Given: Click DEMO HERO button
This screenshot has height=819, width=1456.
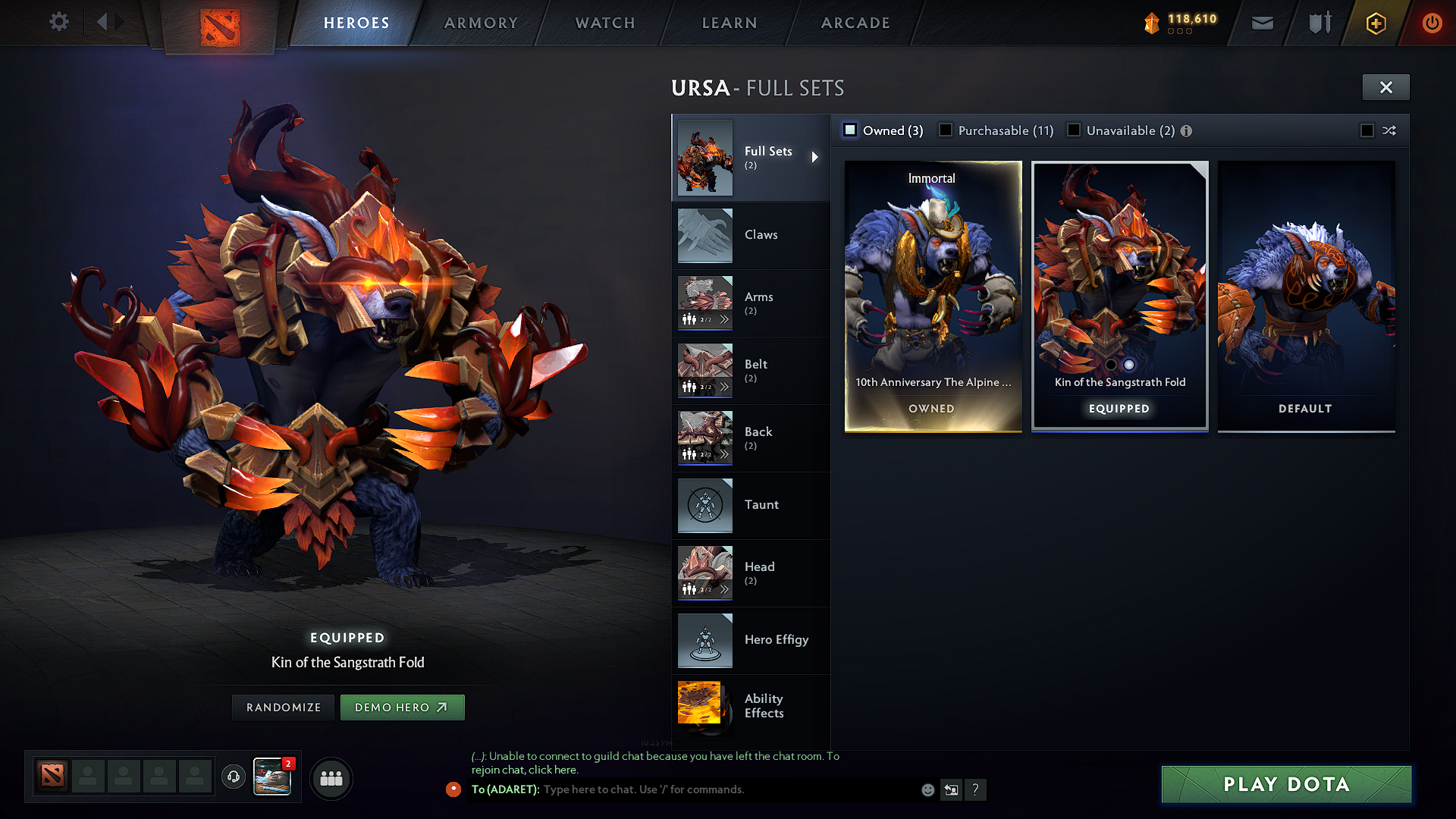Looking at the screenshot, I should click(402, 707).
